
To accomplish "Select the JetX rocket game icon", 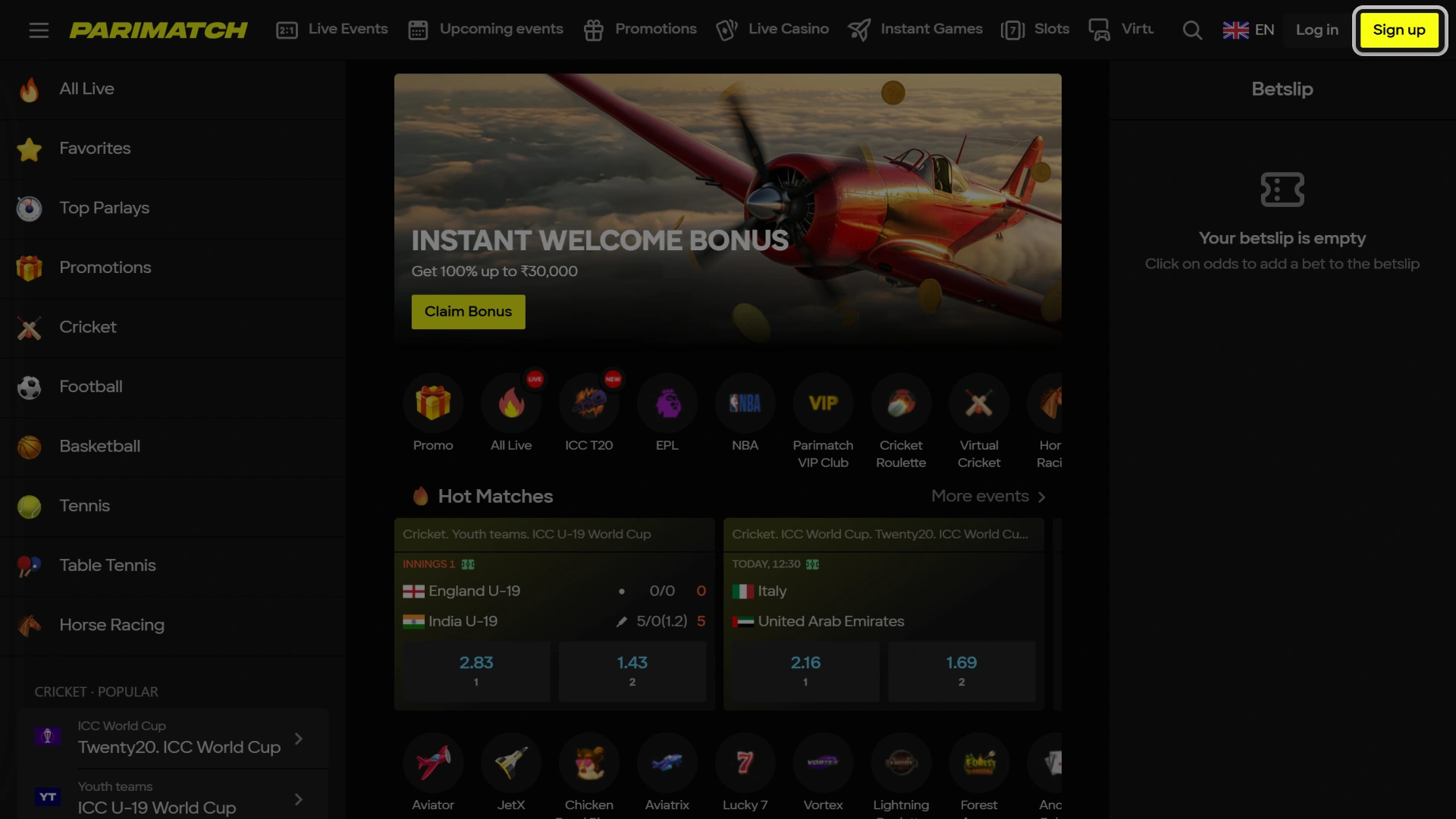I will (510, 763).
